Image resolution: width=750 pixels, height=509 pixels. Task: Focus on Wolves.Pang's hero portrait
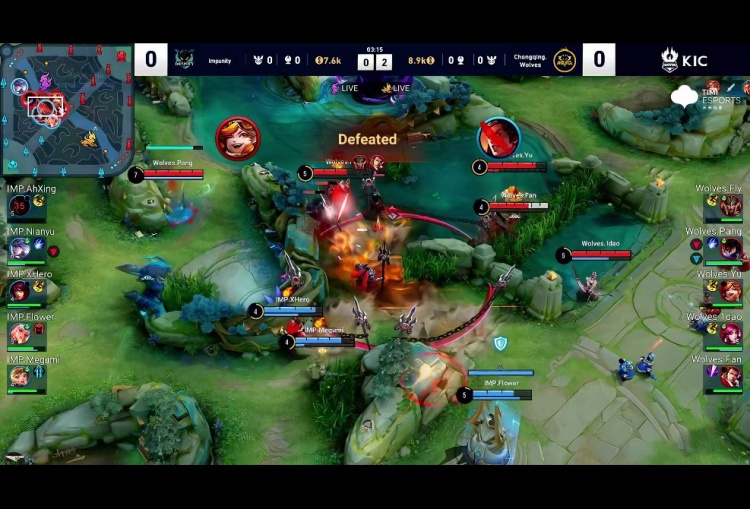click(x=731, y=248)
